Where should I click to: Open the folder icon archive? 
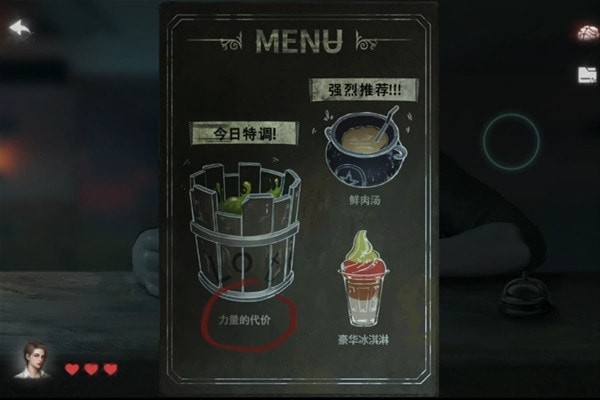(586, 74)
